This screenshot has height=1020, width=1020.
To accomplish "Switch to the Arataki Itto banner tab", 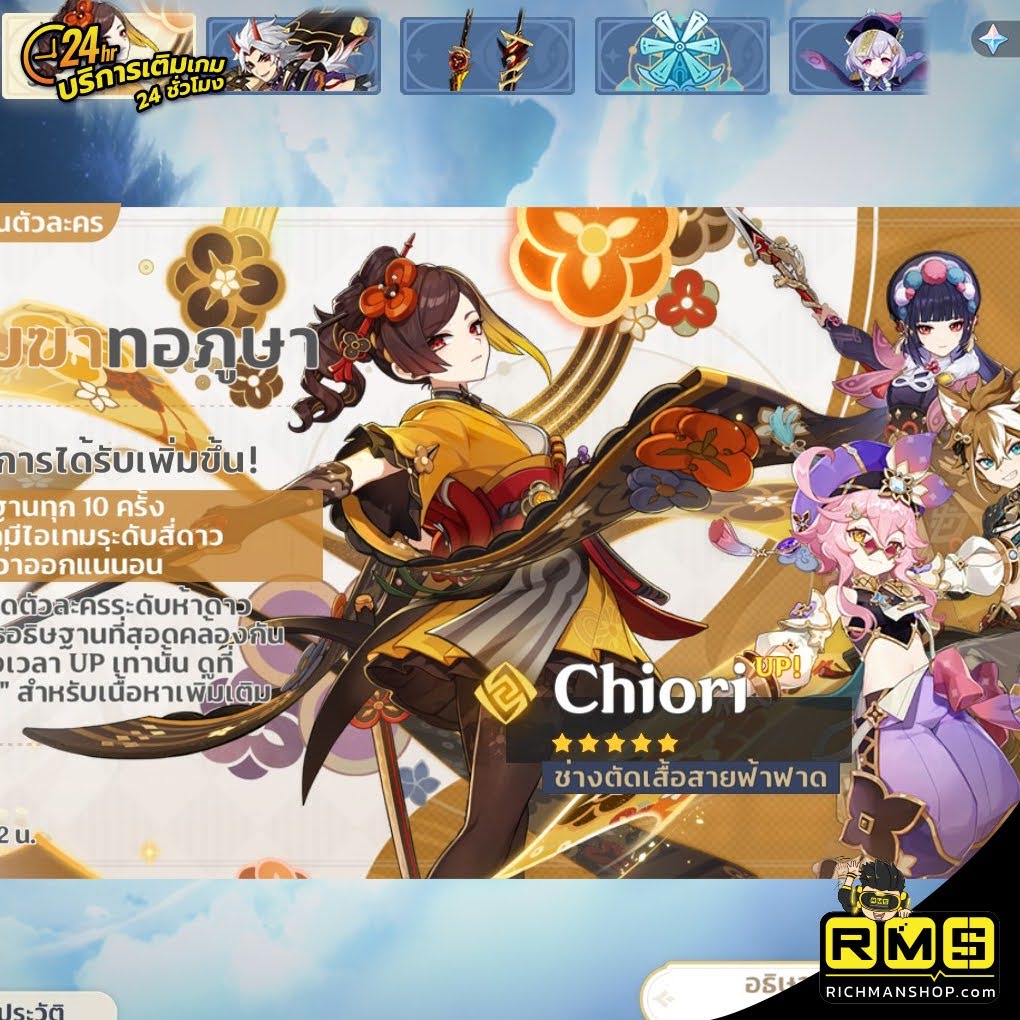I will (295, 55).
